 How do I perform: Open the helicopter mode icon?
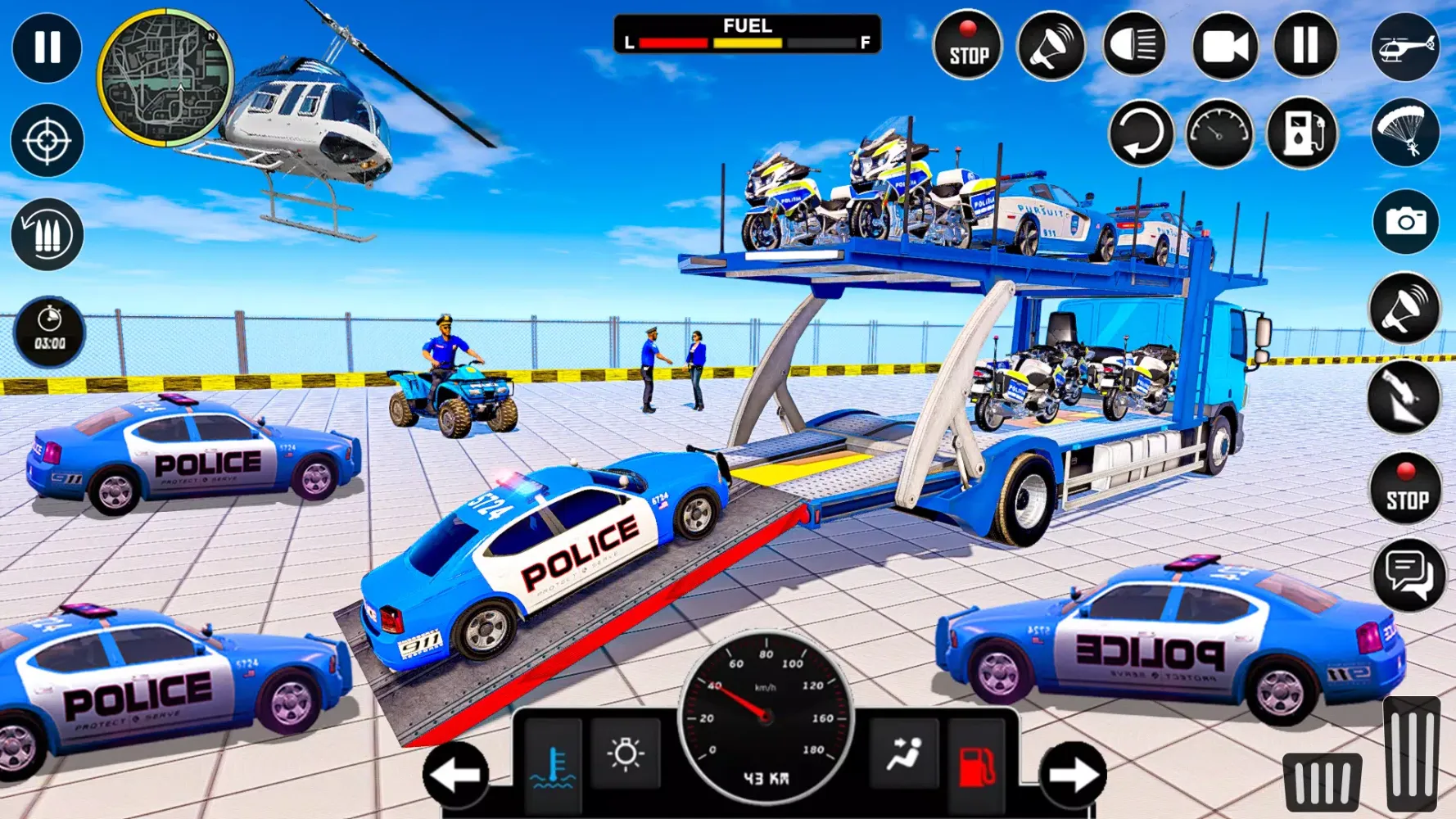click(x=1404, y=49)
